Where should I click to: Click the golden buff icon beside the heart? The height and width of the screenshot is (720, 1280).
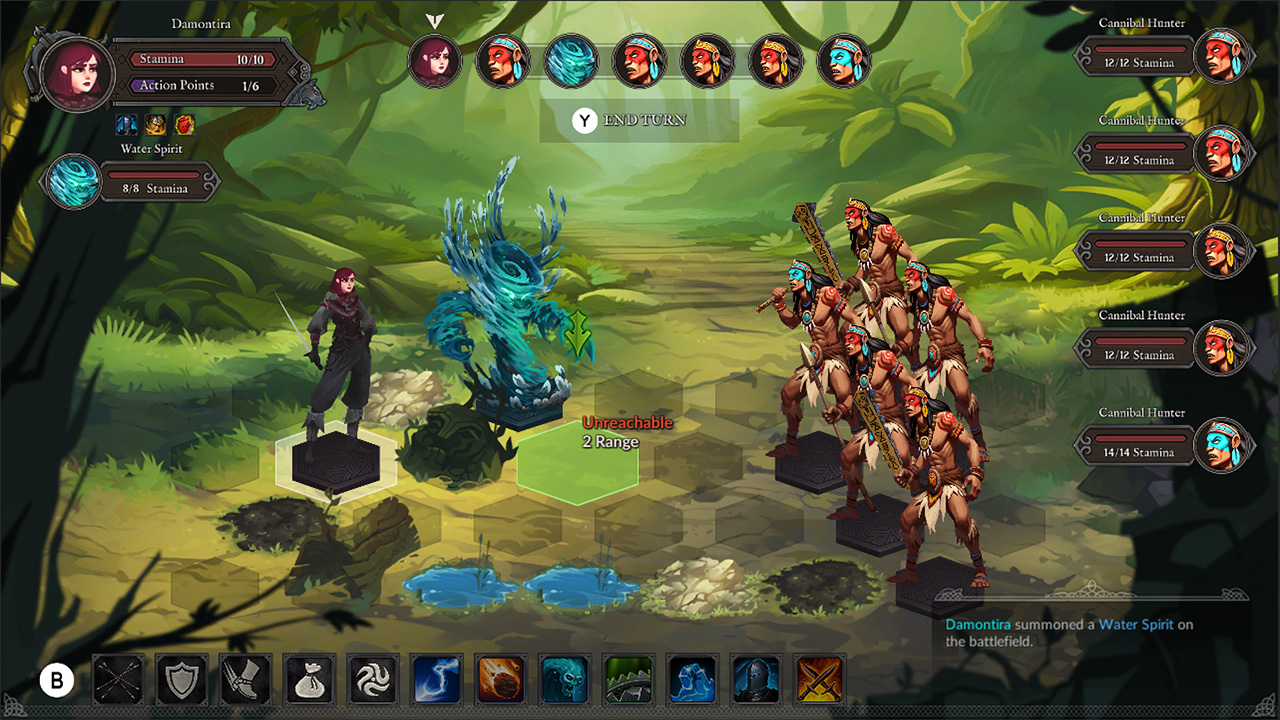coord(153,124)
